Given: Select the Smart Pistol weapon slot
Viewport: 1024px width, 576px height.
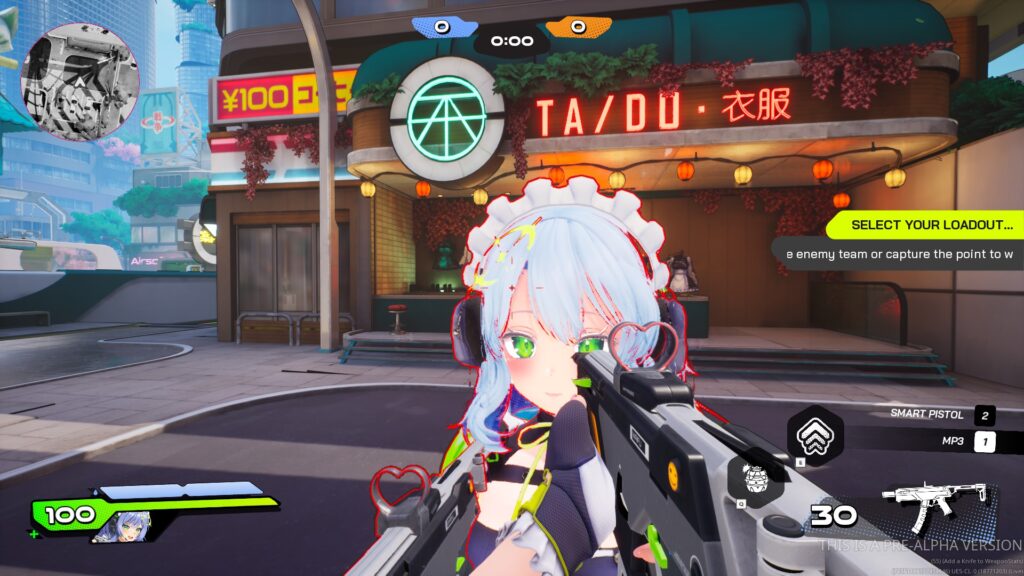Looking at the screenshot, I should [x=942, y=415].
